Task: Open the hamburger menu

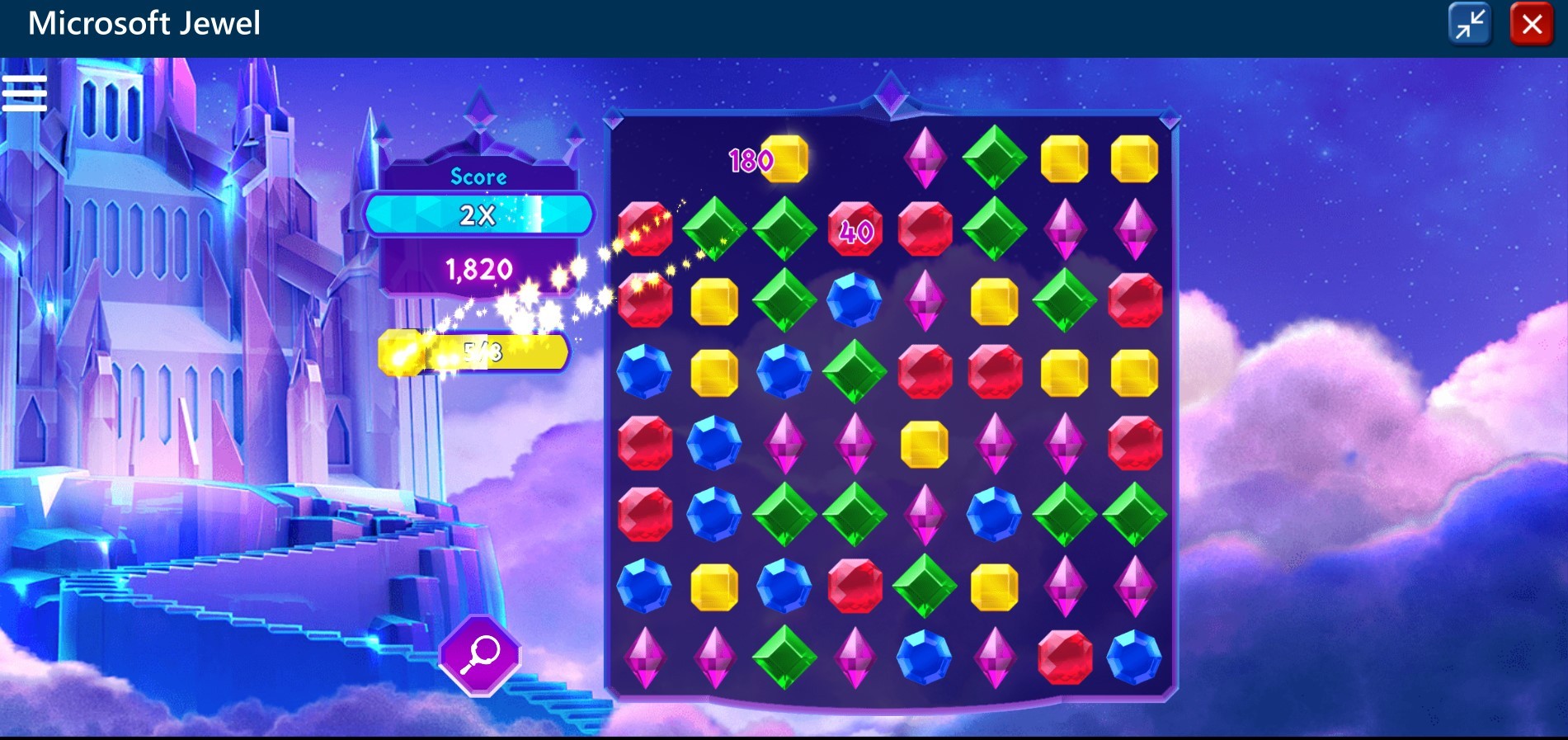Action: [x=25, y=92]
